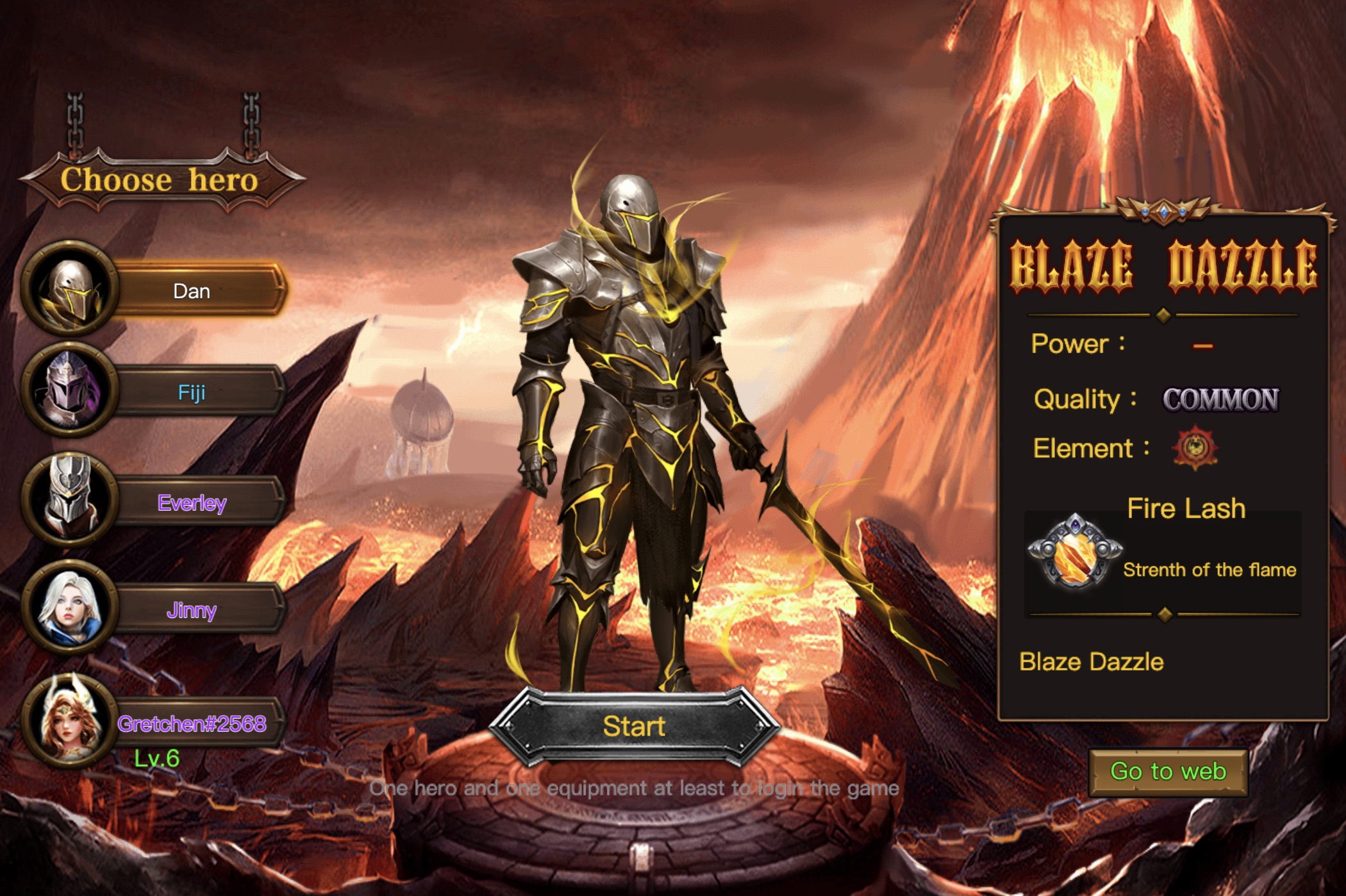Select hero Dan from the list
Screen dimensions: 1346x896
[191, 292]
